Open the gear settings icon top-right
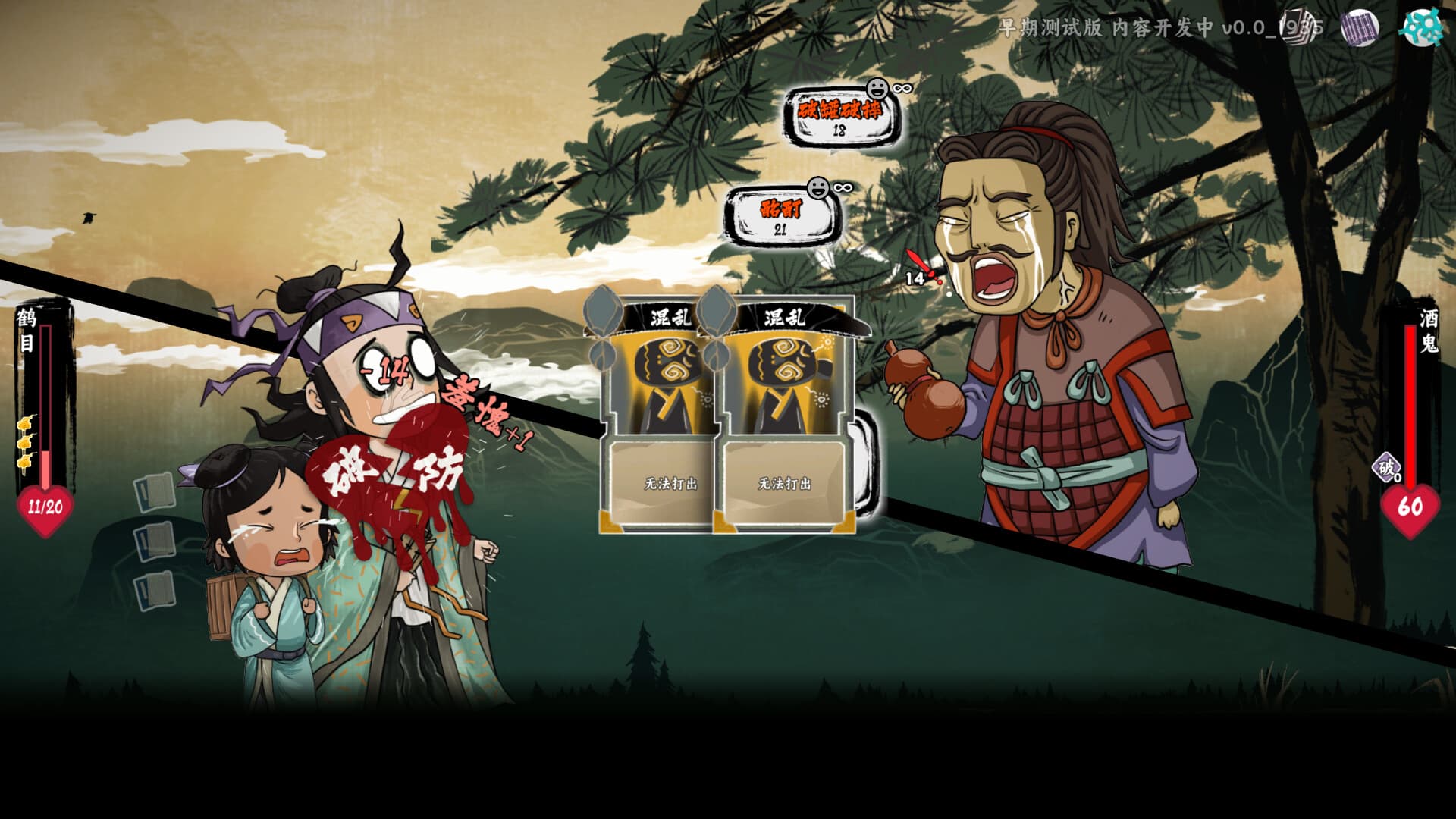This screenshot has width=1456, height=819. (x=1424, y=29)
